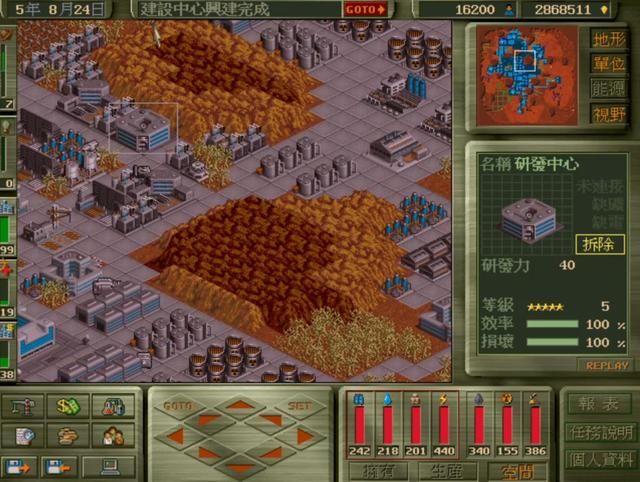Click the computer system options icon
This screenshot has height=482, width=640.
tap(108, 466)
